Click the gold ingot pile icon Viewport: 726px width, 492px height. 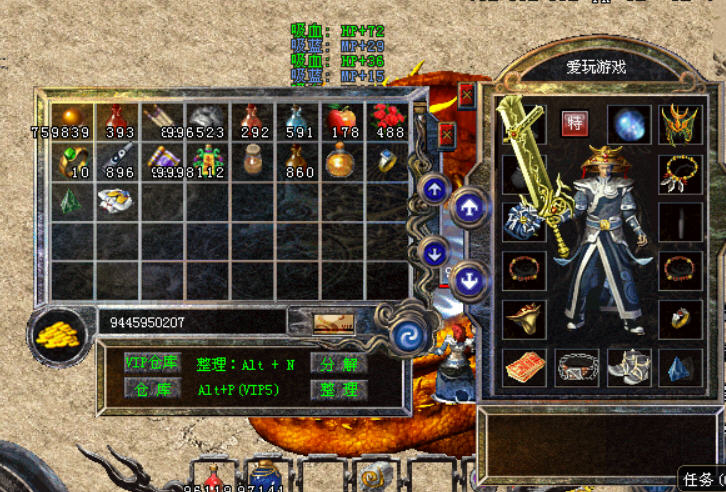58,334
